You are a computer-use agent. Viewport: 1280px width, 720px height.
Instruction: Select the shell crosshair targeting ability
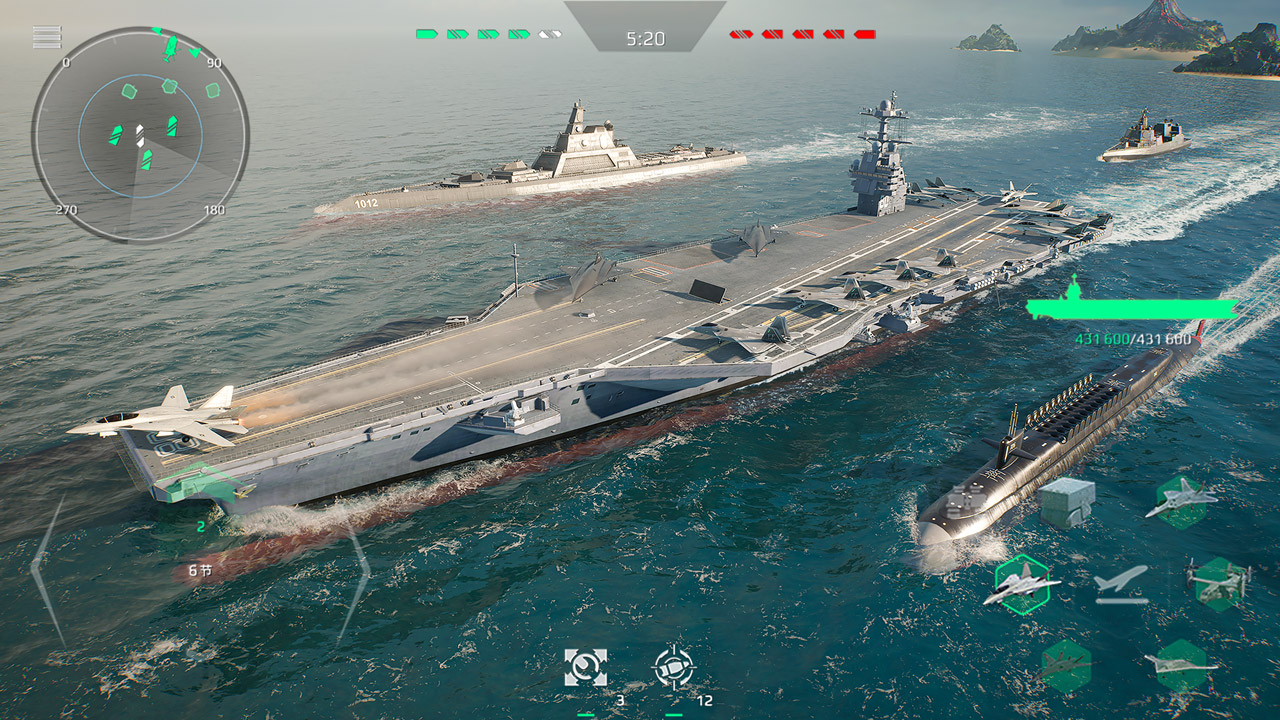[x=673, y=667]
